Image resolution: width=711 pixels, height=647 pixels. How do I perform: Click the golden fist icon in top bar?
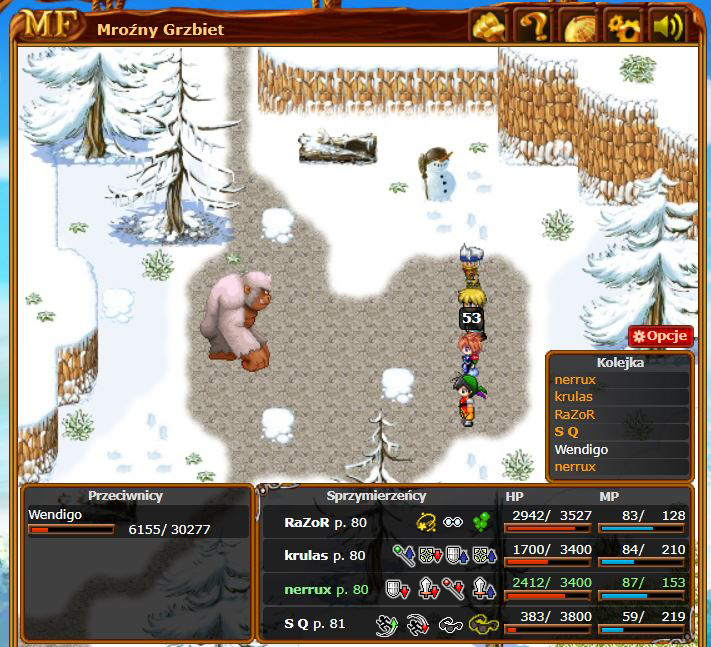pyautogui.click(x=489, y=25)
